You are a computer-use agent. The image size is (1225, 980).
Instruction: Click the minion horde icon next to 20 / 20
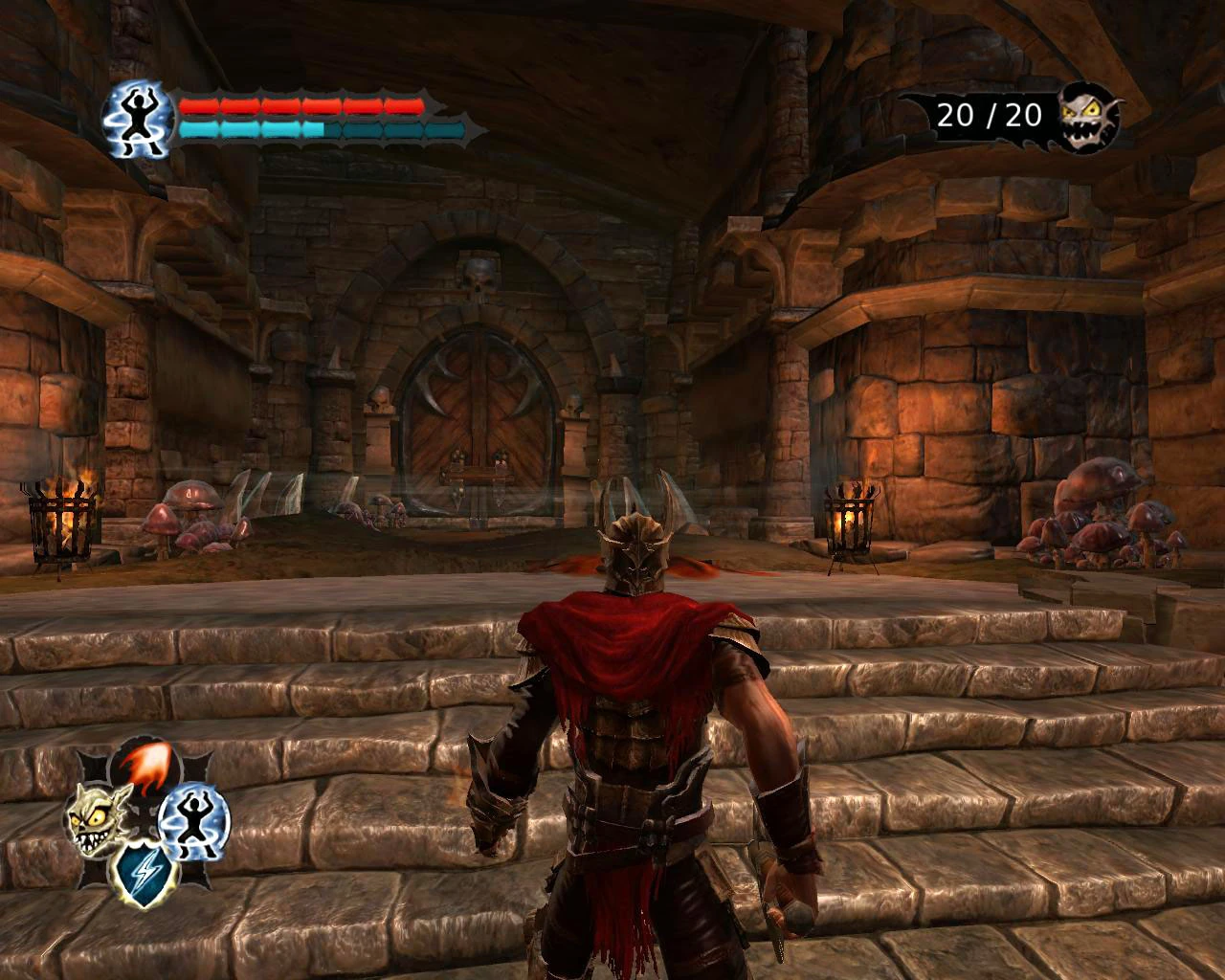pyautogui.click(x=1088, y=117)
